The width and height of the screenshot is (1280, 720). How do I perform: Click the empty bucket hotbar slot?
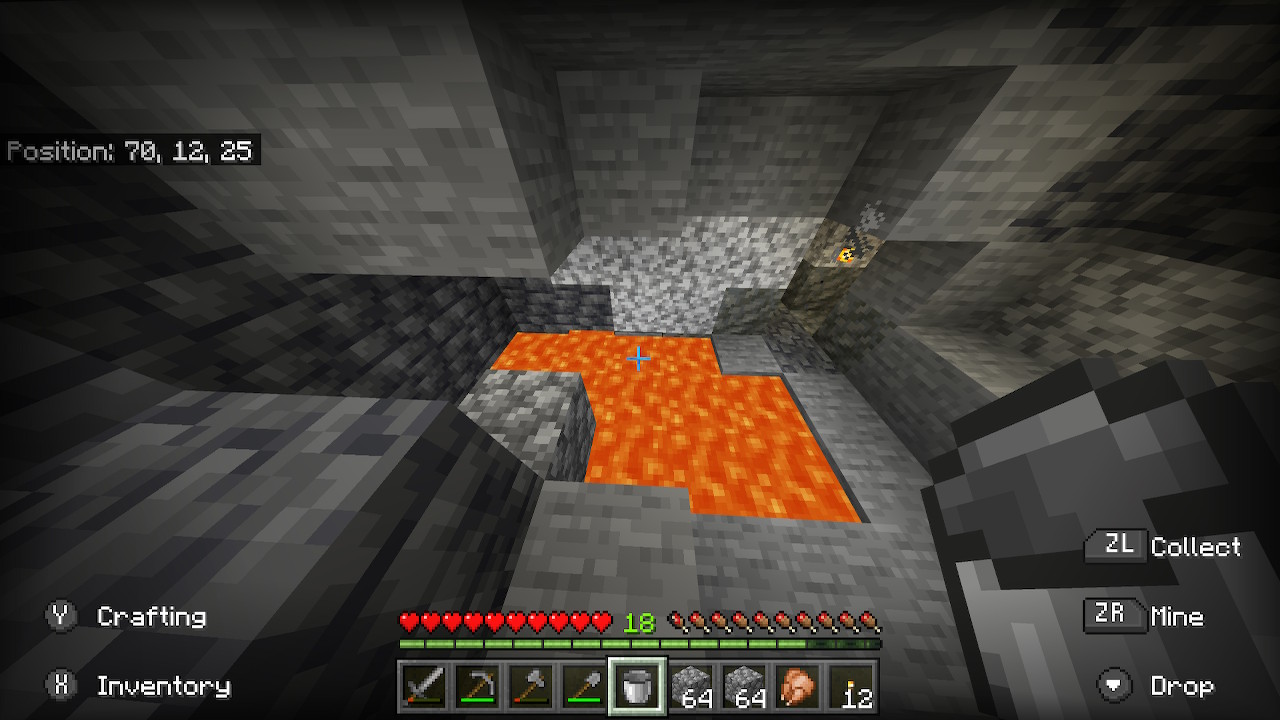(x=638, y=687)
